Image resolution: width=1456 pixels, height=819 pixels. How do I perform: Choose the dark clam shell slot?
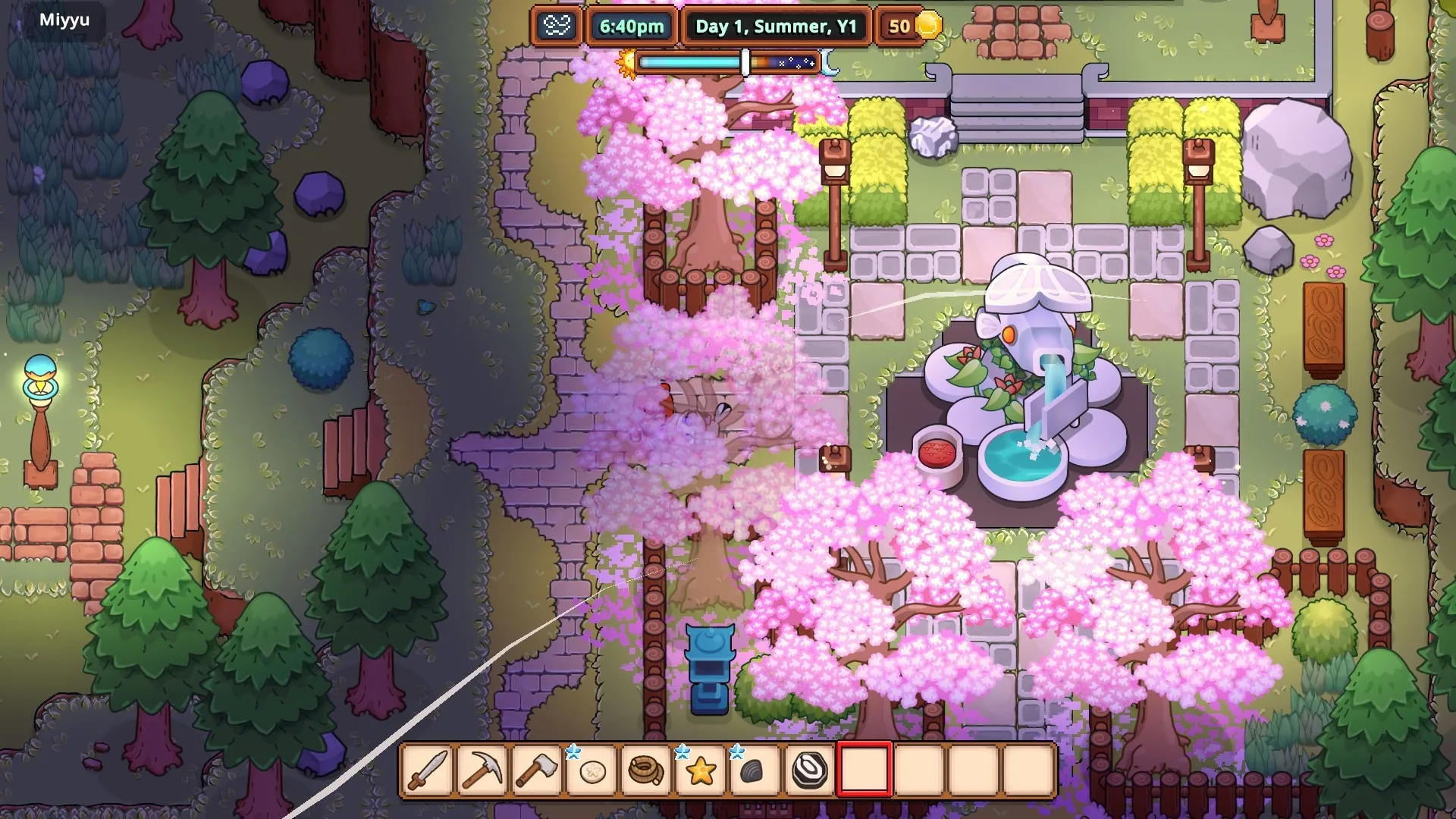point(755,771)
